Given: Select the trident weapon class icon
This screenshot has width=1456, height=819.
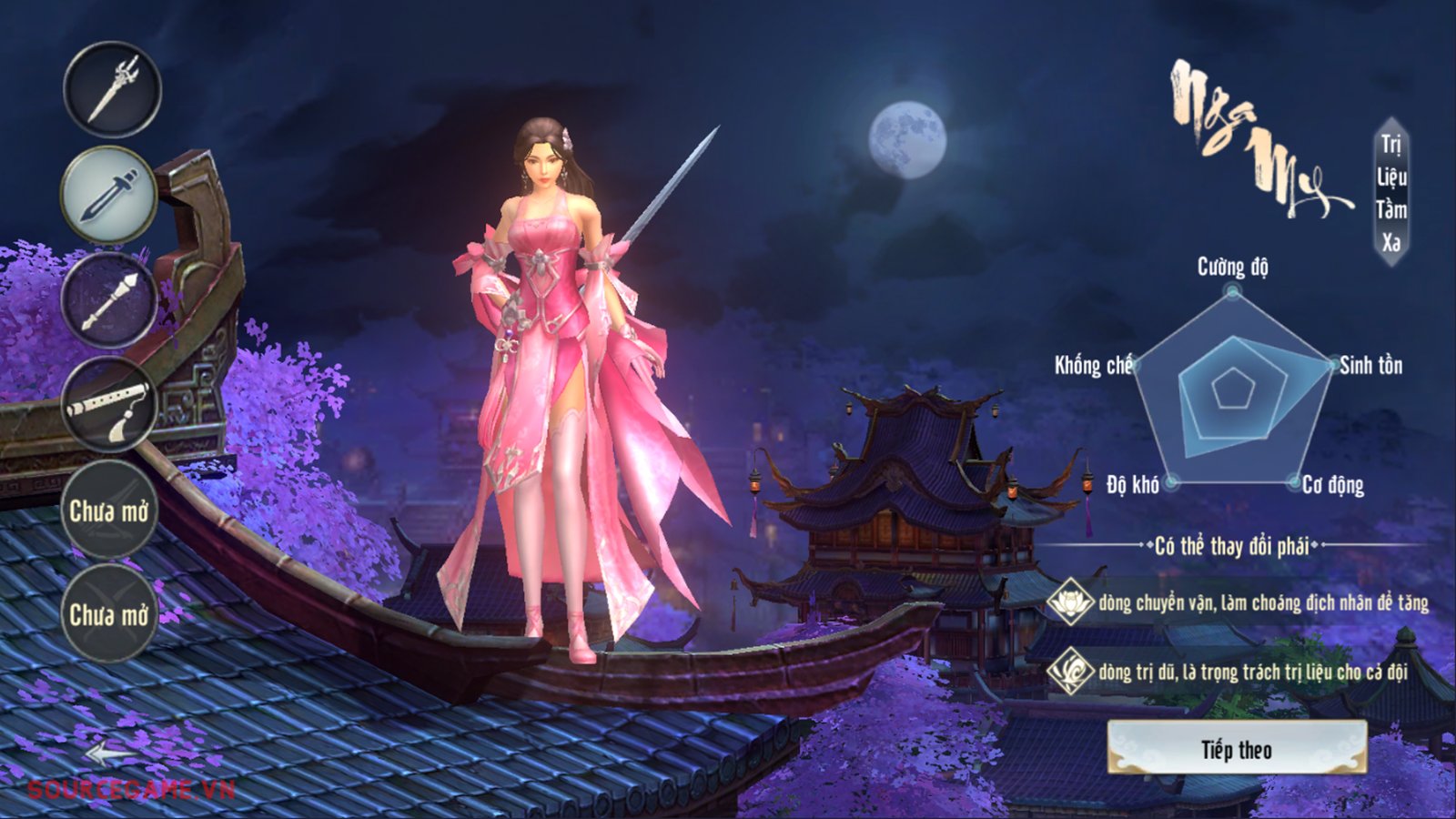Looking at the screenshot, I should pyautogui.click(x=112, y=89).
